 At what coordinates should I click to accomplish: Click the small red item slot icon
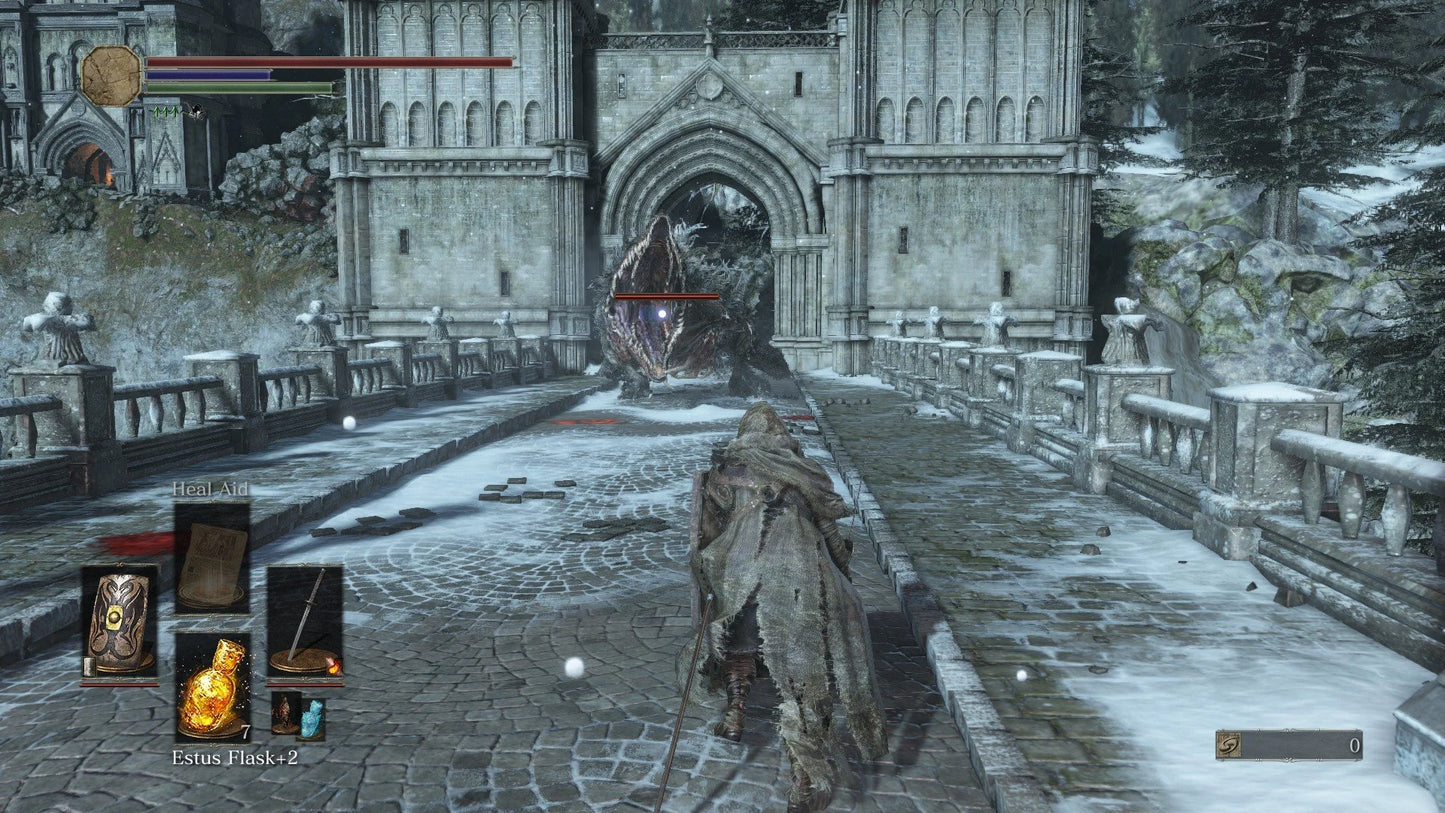(x=284, y=713)
